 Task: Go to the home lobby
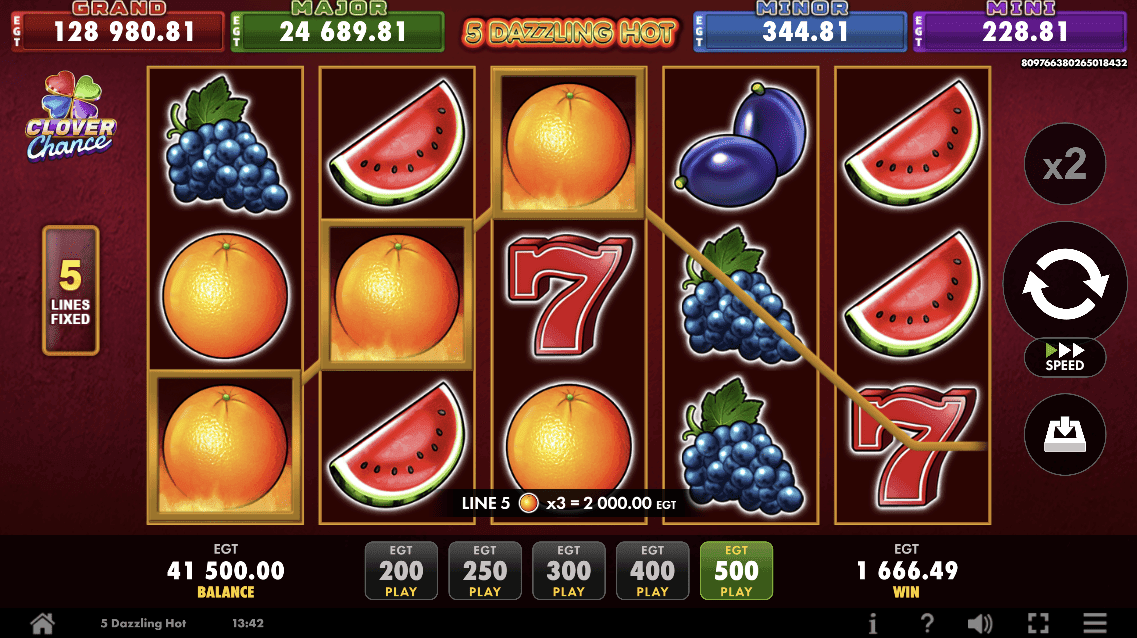point(42,623)
